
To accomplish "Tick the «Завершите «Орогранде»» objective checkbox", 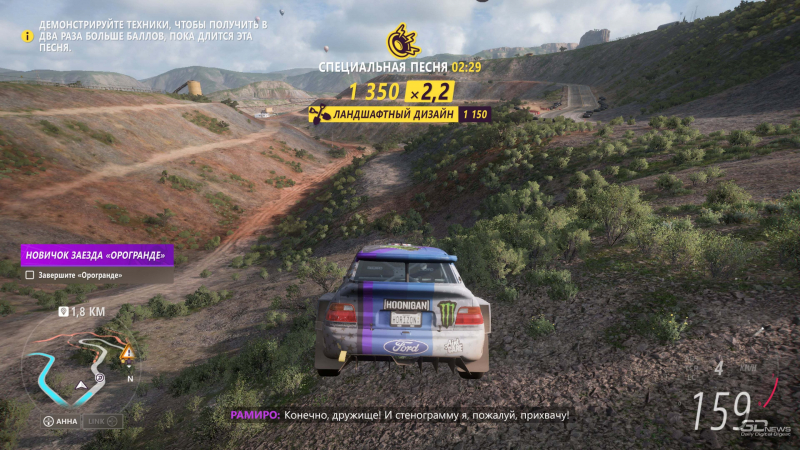I will (x=30, y=275).
